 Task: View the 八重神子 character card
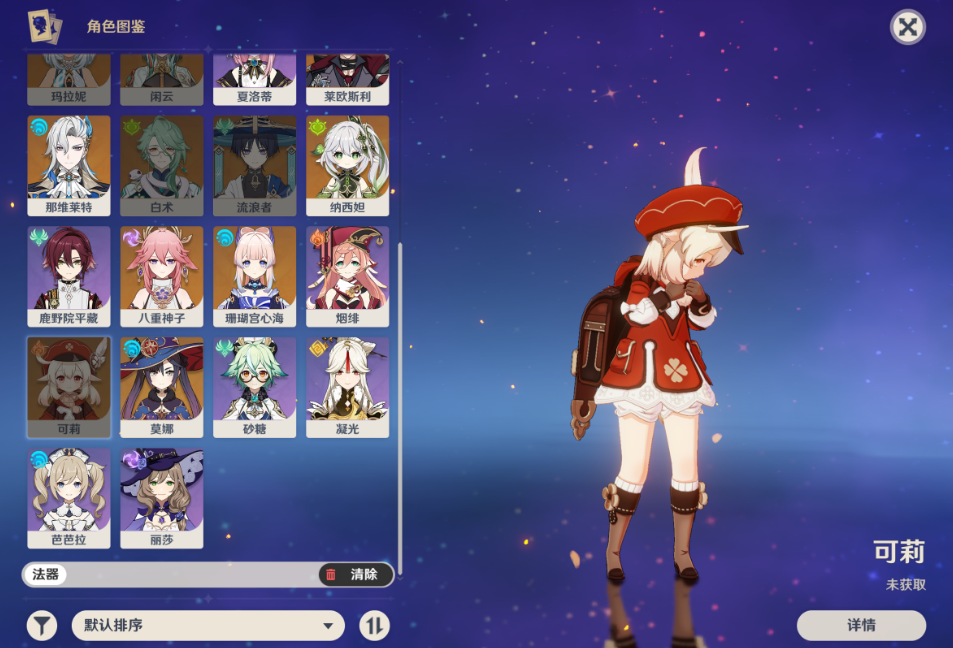162,276
